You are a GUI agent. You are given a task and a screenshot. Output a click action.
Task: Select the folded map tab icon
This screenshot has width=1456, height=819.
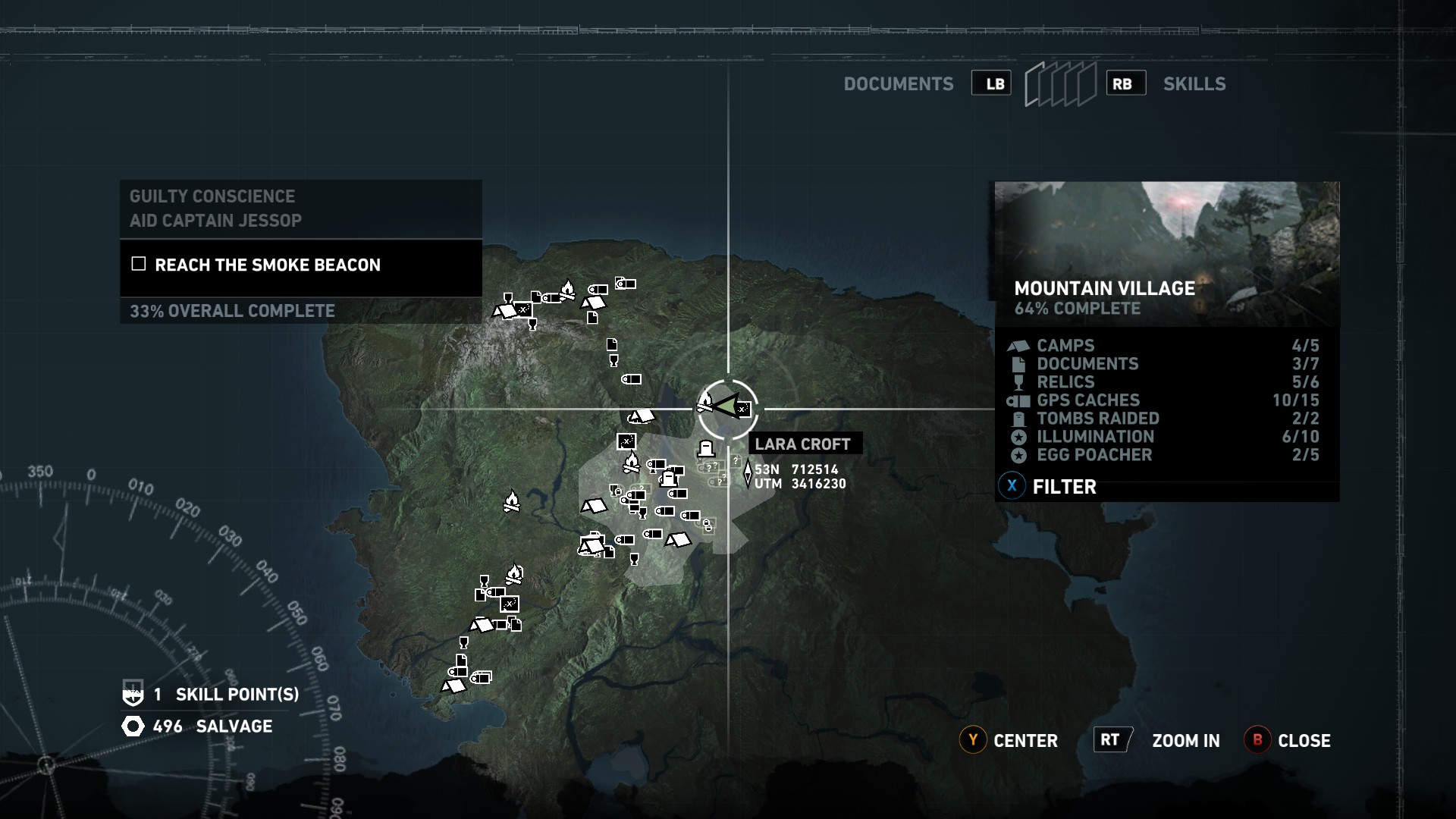[1059, 84]
